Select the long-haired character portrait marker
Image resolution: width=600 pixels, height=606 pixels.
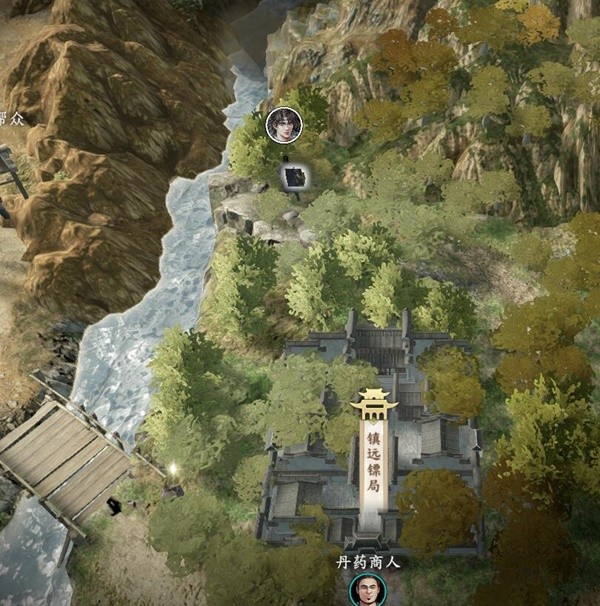click(x=284, y=125)
